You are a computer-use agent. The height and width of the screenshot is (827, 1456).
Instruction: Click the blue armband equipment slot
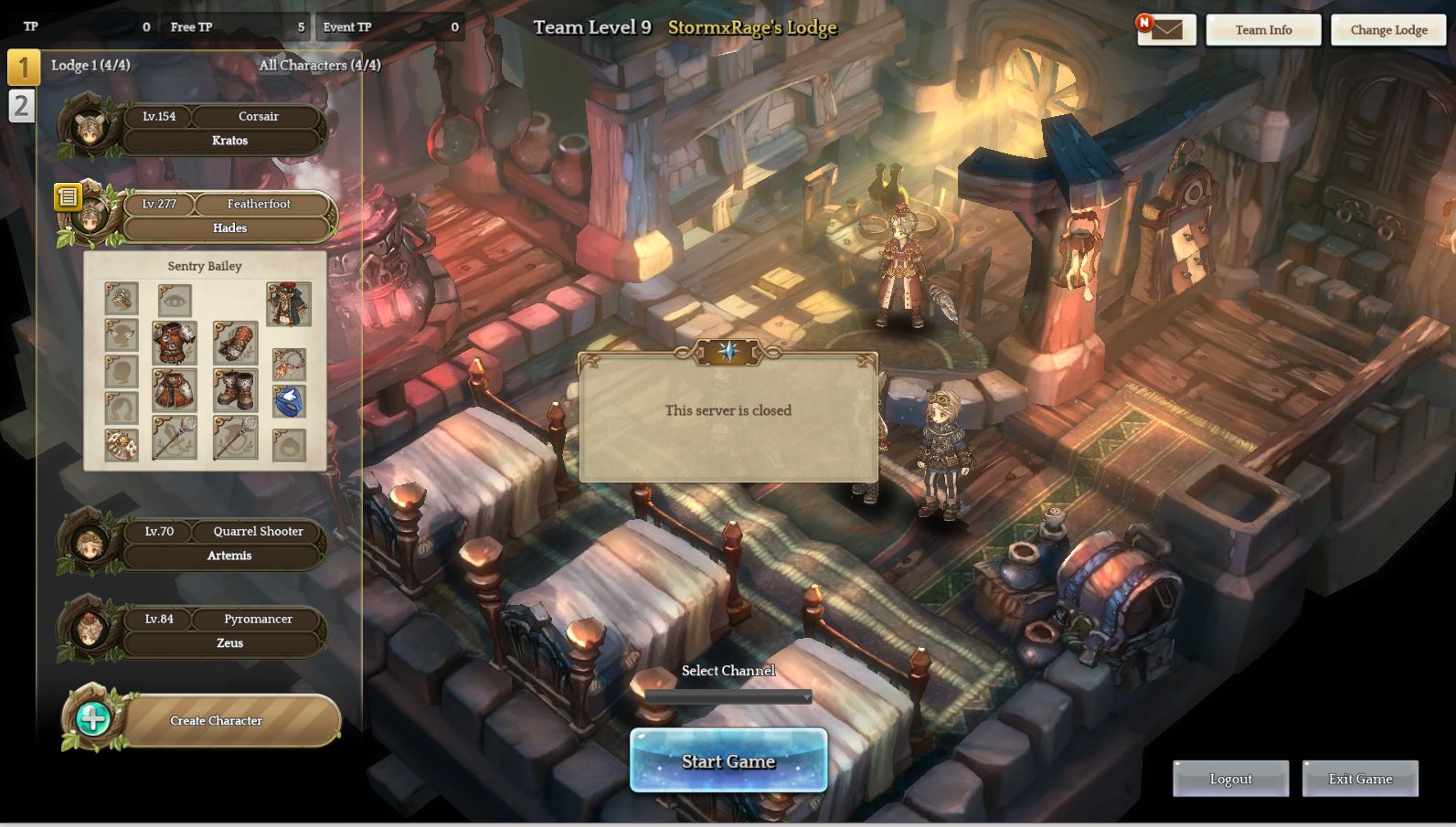[289, 401]
